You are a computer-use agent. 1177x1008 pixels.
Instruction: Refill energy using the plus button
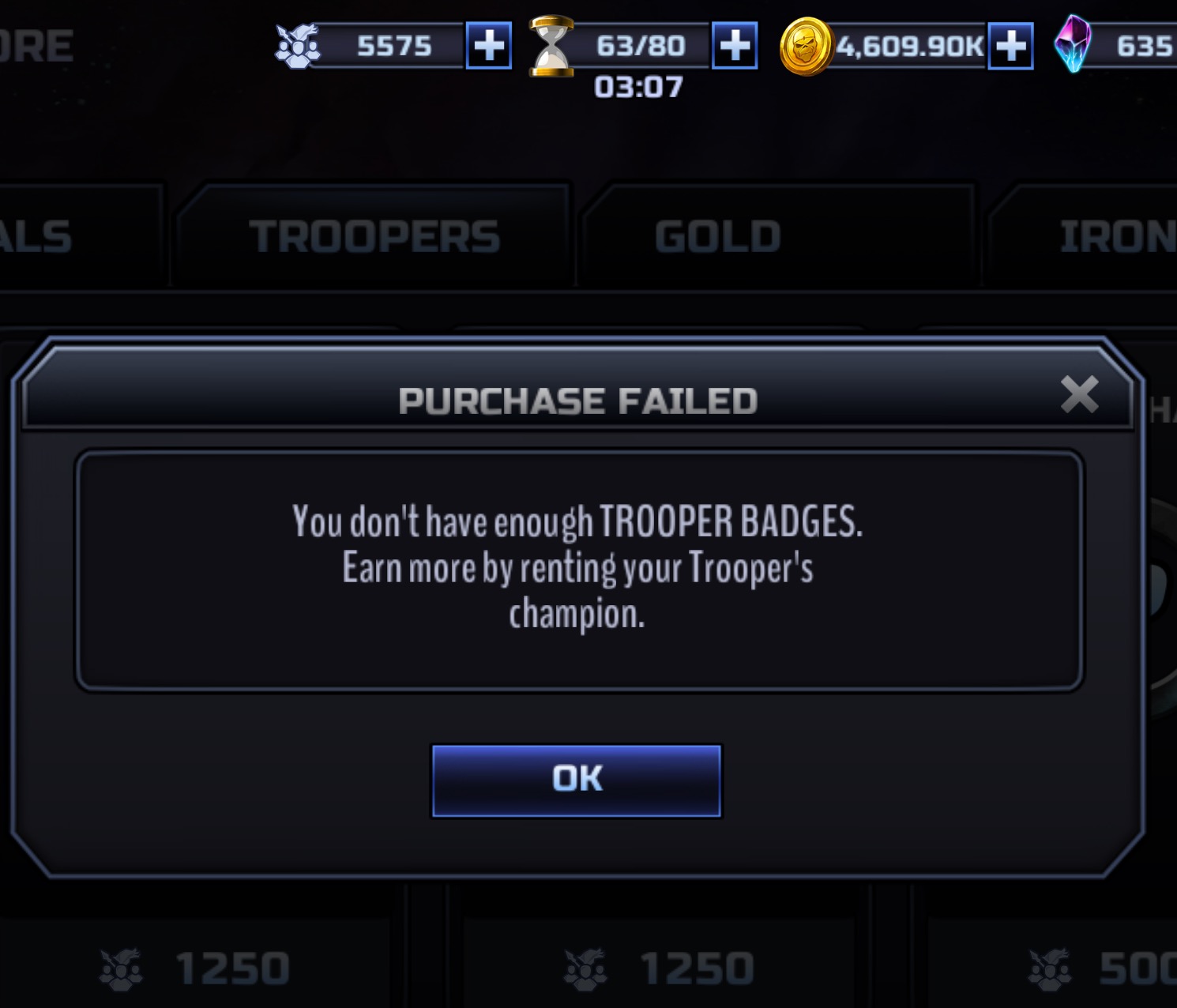735,46
